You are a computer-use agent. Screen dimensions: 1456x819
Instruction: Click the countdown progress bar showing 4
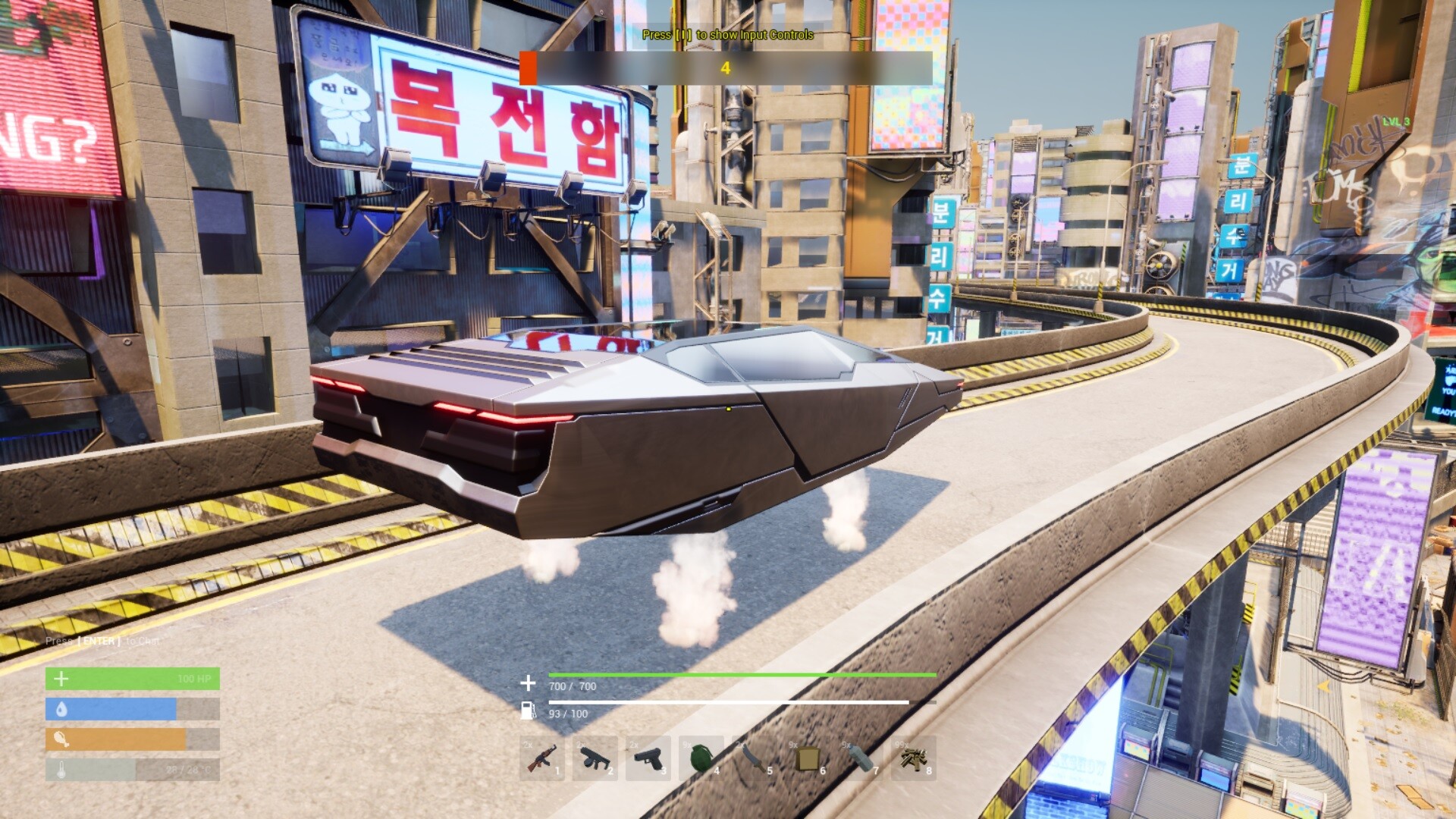(x=726, y=66)
